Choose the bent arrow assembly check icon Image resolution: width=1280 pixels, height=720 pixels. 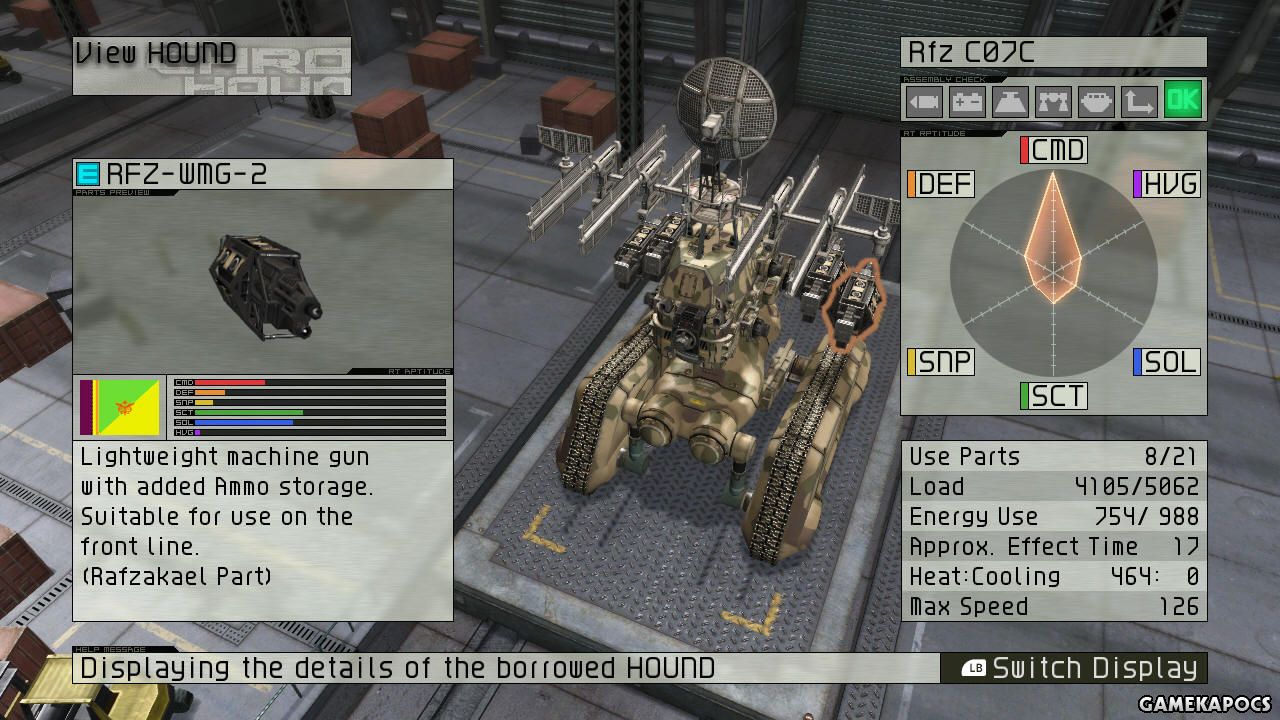(1139, 102)
